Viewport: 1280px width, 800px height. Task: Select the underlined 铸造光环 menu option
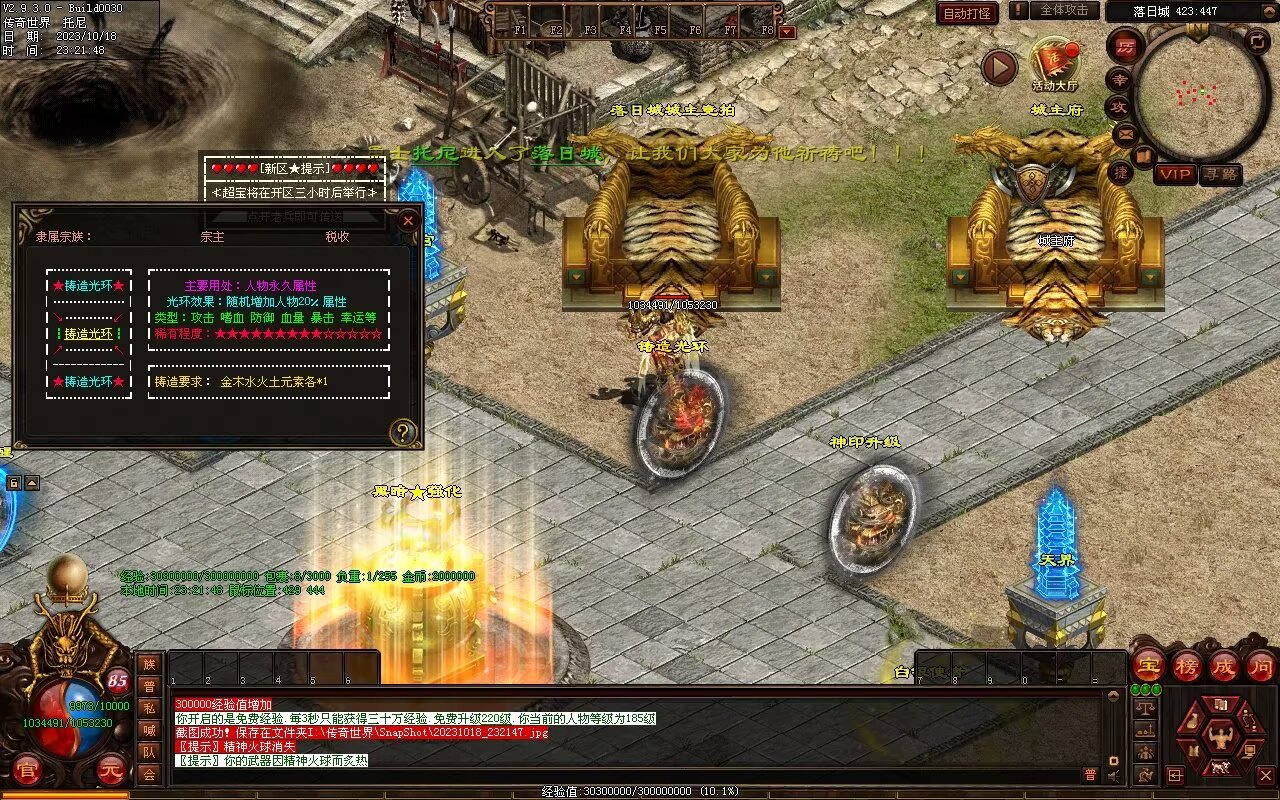pos(89,334)
